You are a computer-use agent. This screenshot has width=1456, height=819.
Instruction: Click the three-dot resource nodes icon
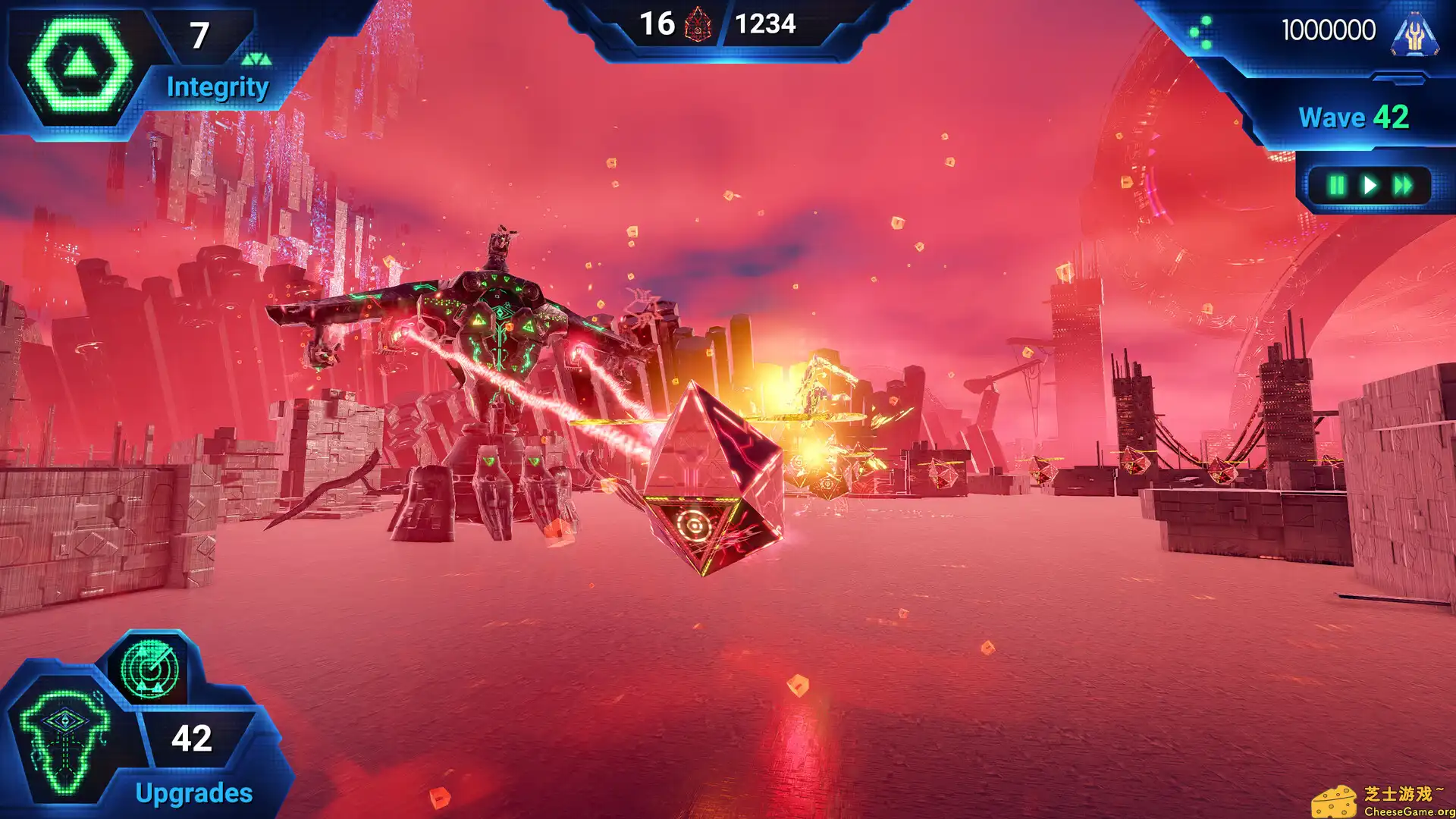tap(1201, 33)
